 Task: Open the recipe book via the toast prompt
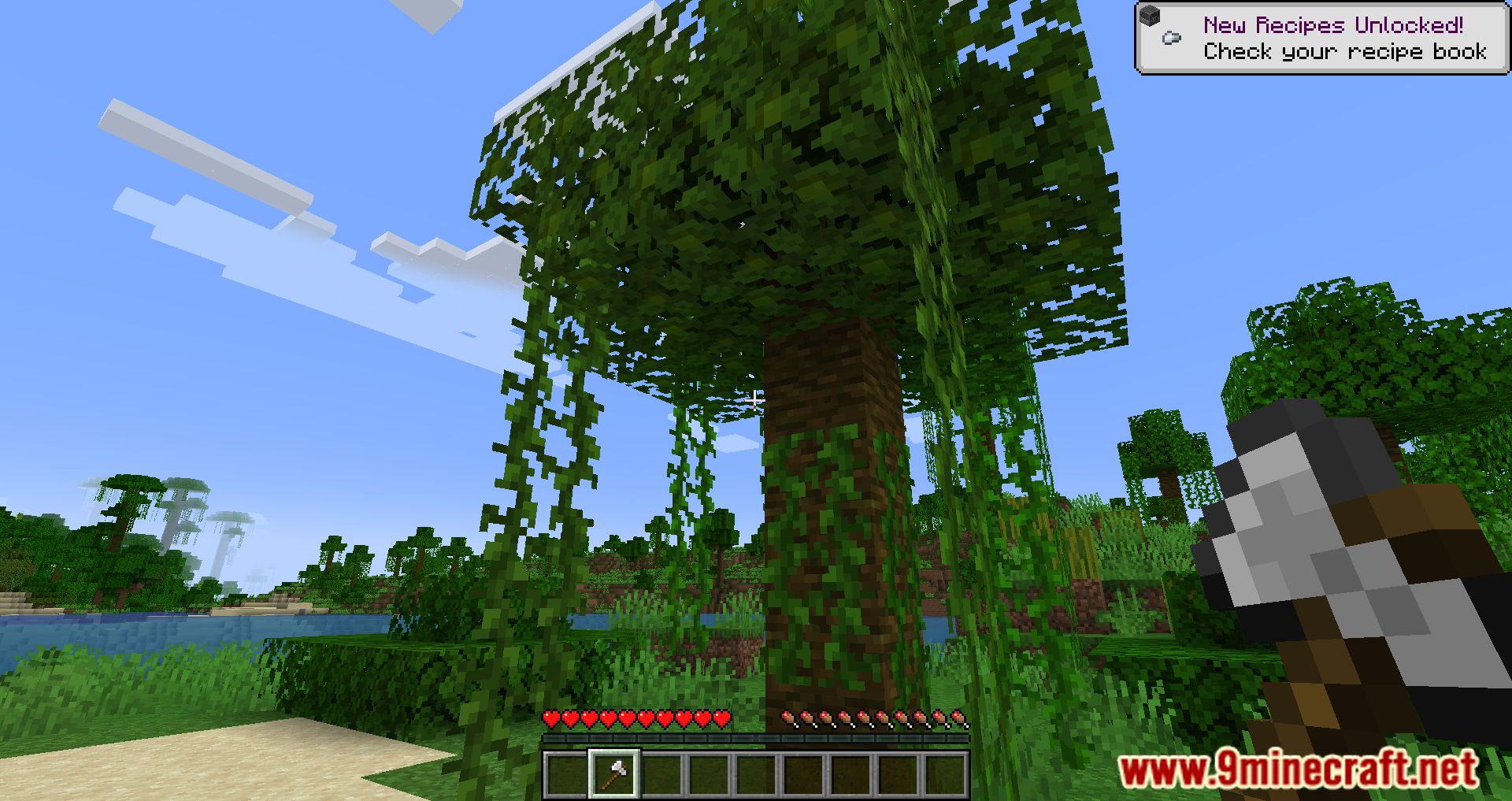point(1343,53)
